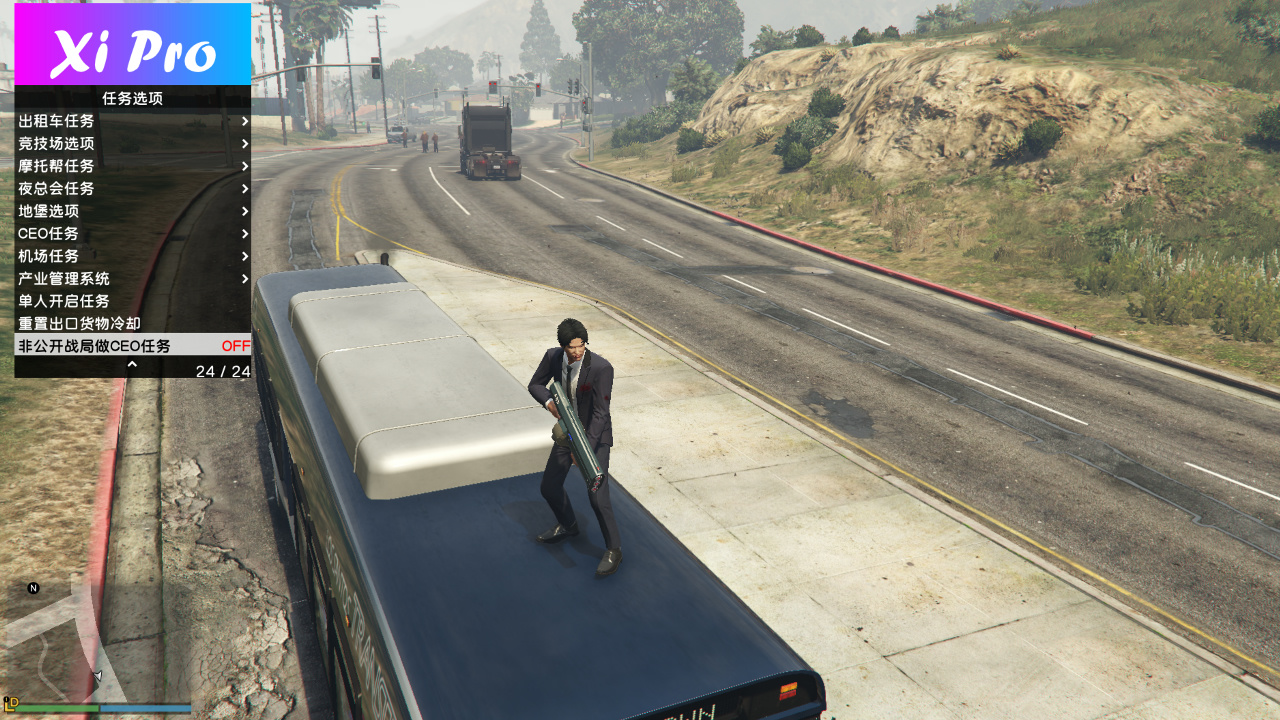The width and height of the screenshot is (1280, 720).
Task: Choose the 夜总会任务 menu row
Action: pos(132,189)
